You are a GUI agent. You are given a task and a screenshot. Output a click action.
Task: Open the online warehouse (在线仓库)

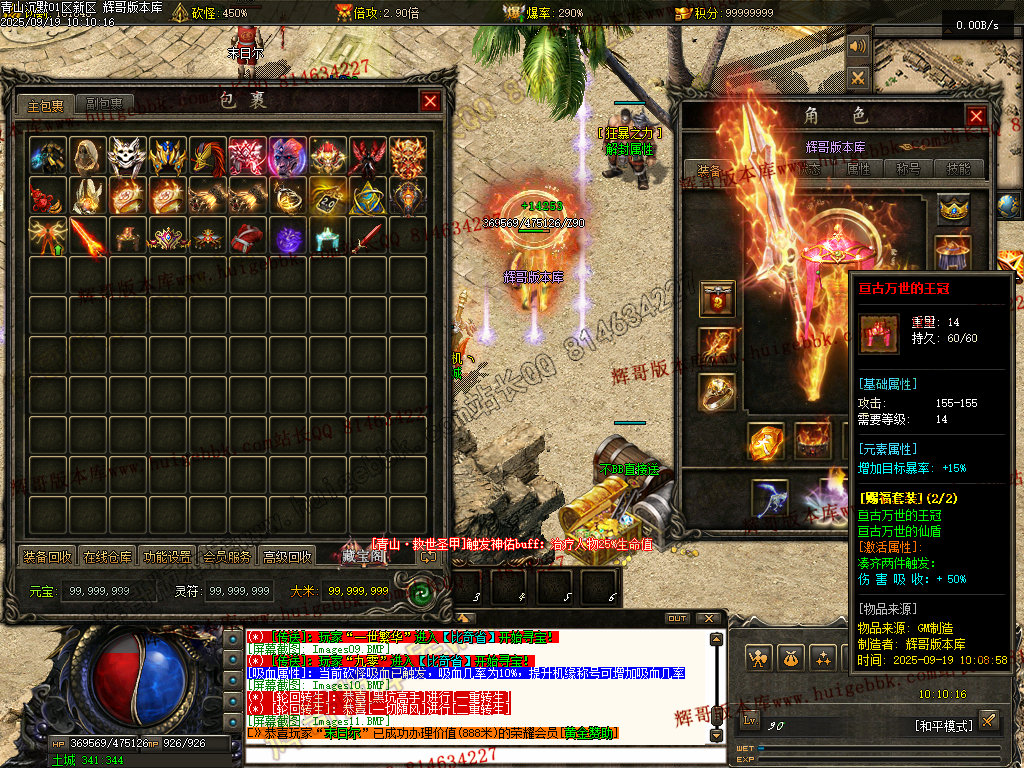point(107,557)
